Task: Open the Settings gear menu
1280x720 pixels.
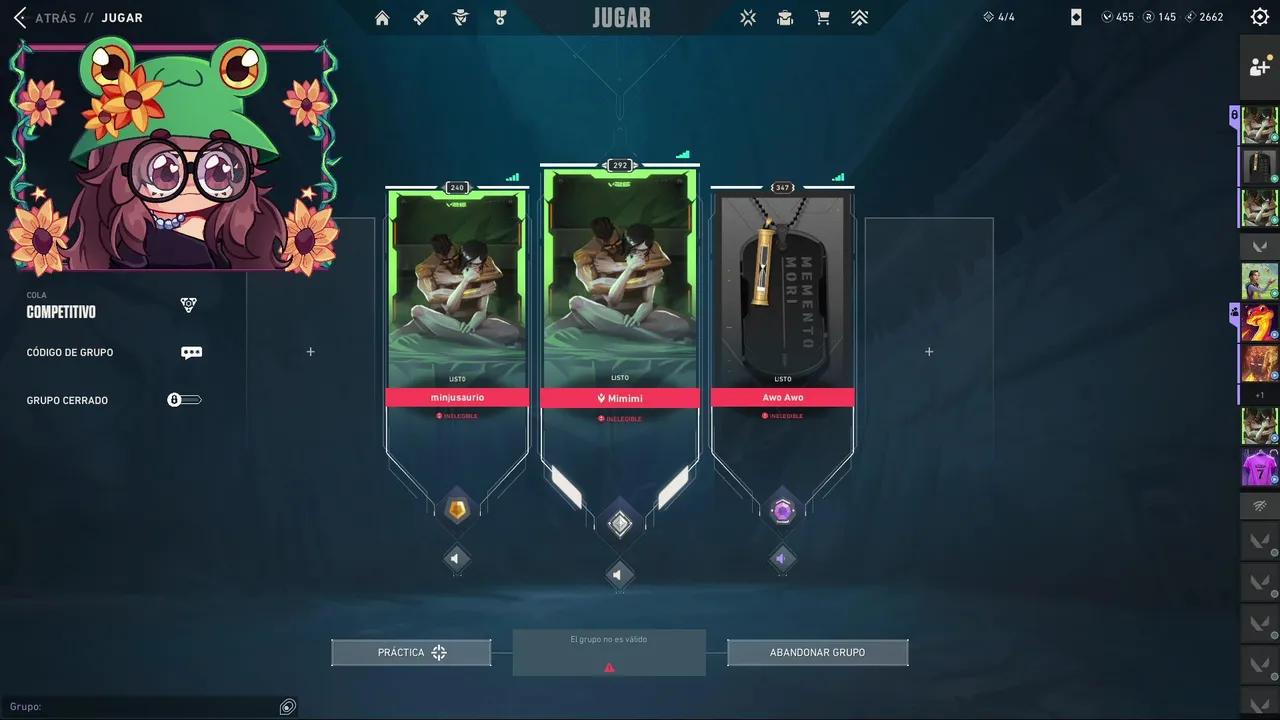Action: click(1259, 17)
